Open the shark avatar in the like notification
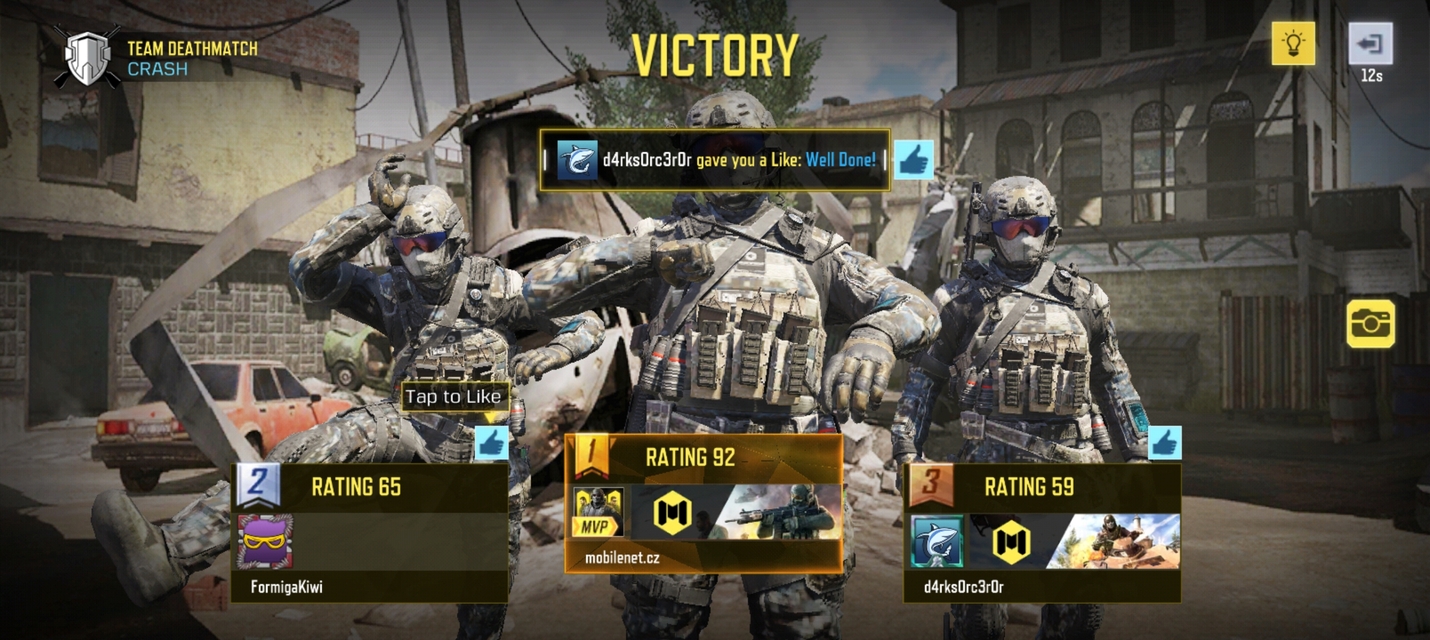The width and height of the screenshot is (1430, 640). click(577, 160)
